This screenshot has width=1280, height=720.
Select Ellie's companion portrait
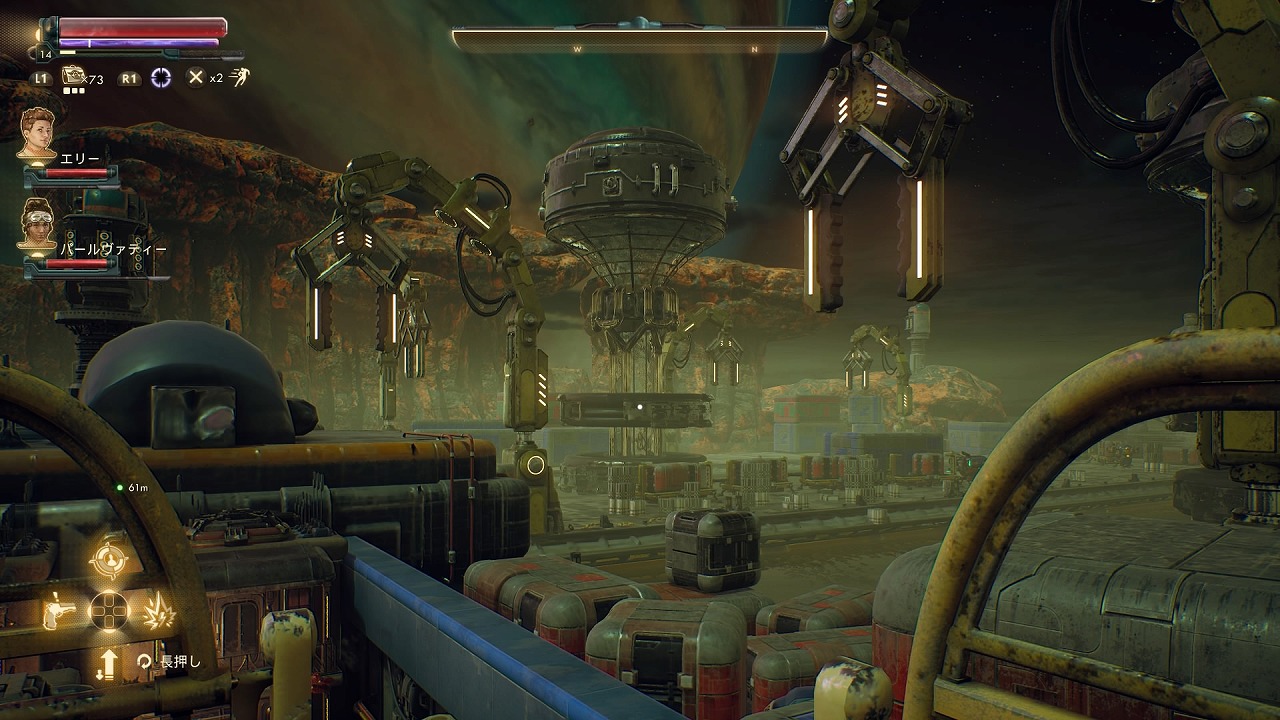38,132
